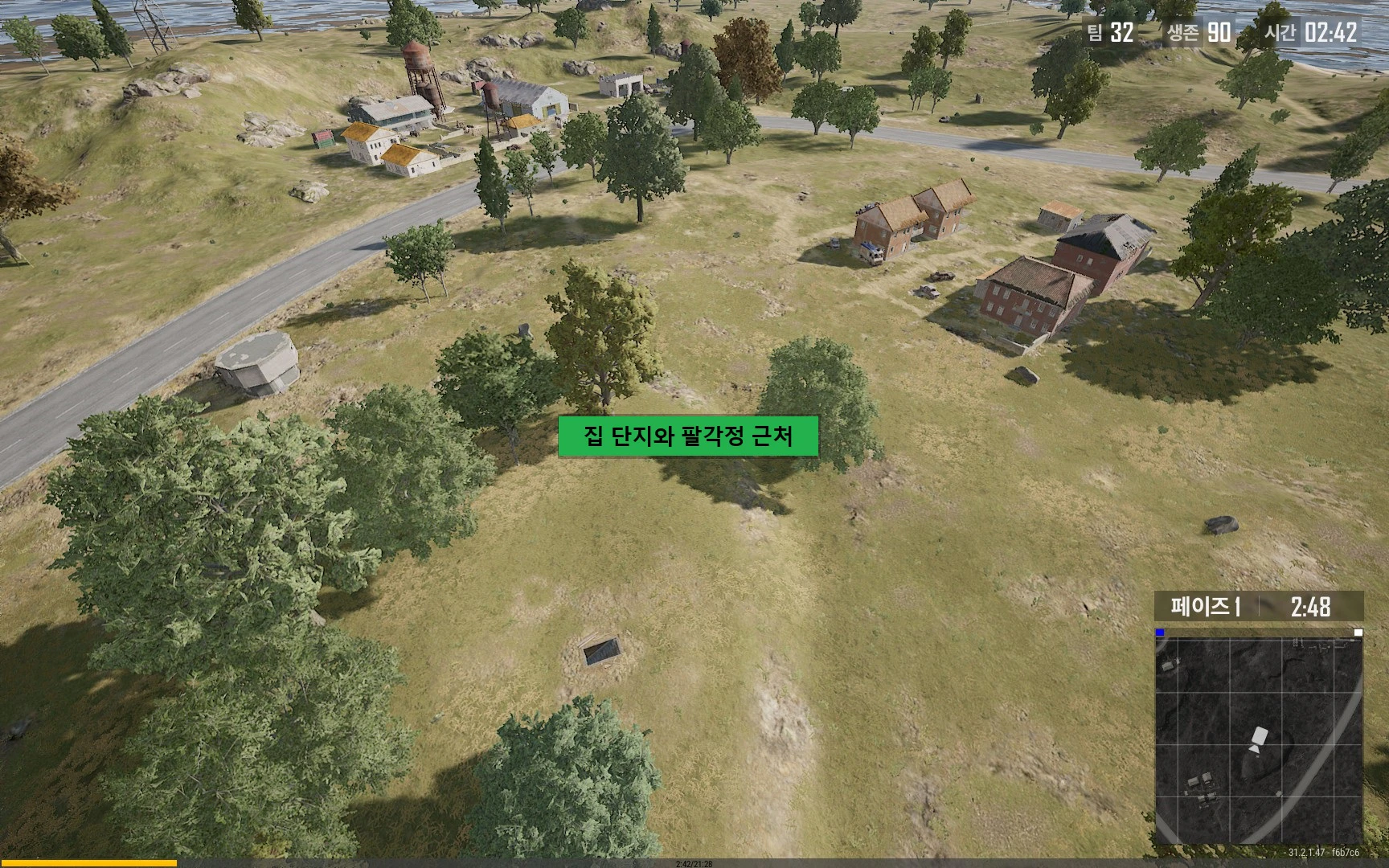This screenshot has width=1389, height=868.
Task: Click the yellow replay progress bar
Action: 88,862
